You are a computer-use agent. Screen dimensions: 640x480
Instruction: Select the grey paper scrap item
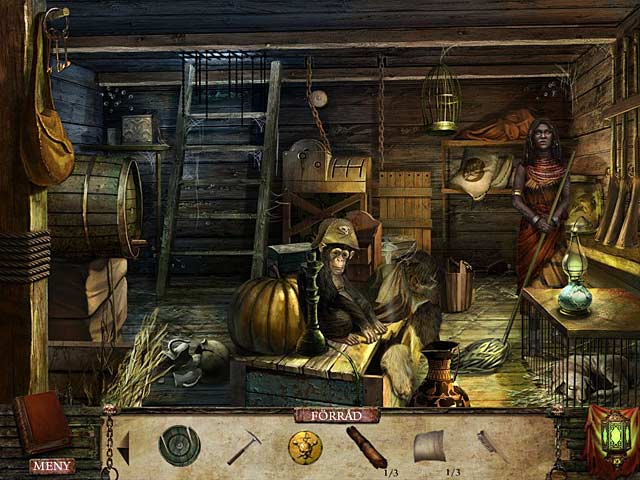pos(428,445)
